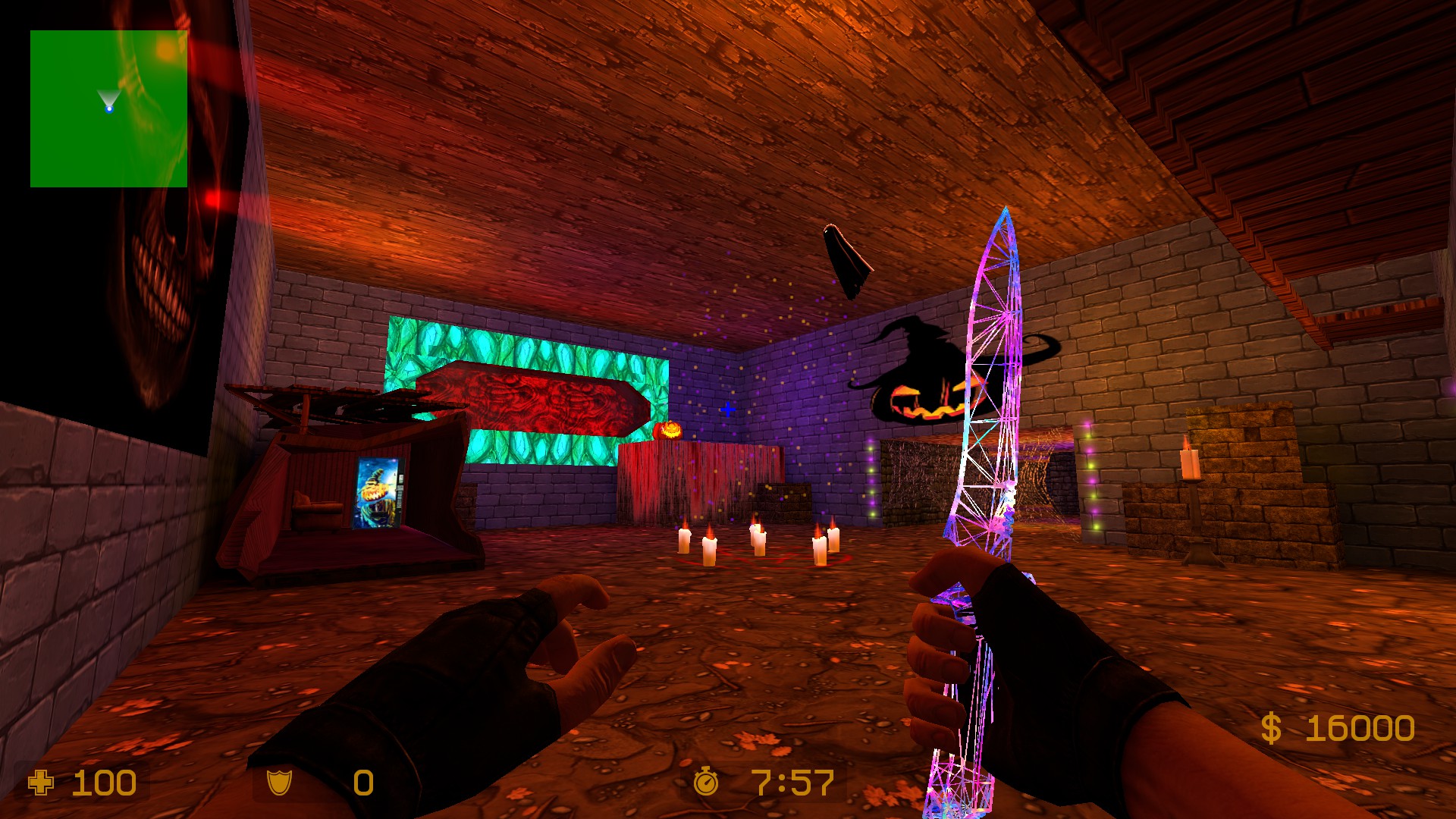This screenshot has height=819, width=1456.
Task: Click the blue plus marker on the wall
Action: [727, 408]
